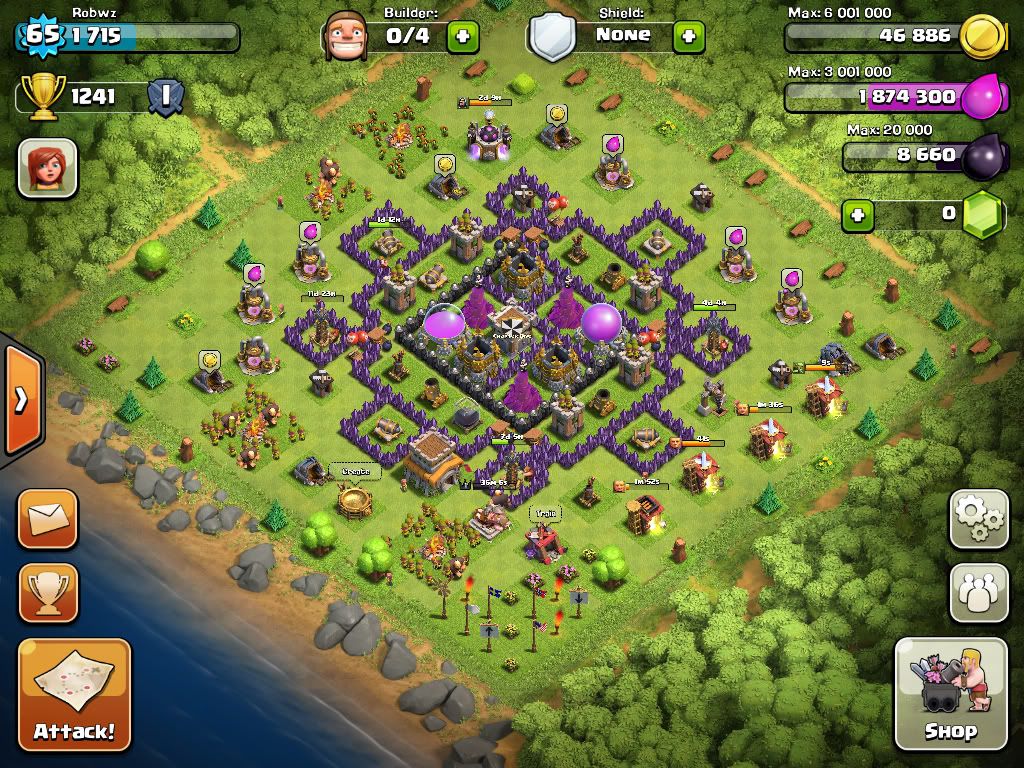Tap the level 65 experience star
The image size is (1024, 768).
pyautogui.click(x=42, y=36)
